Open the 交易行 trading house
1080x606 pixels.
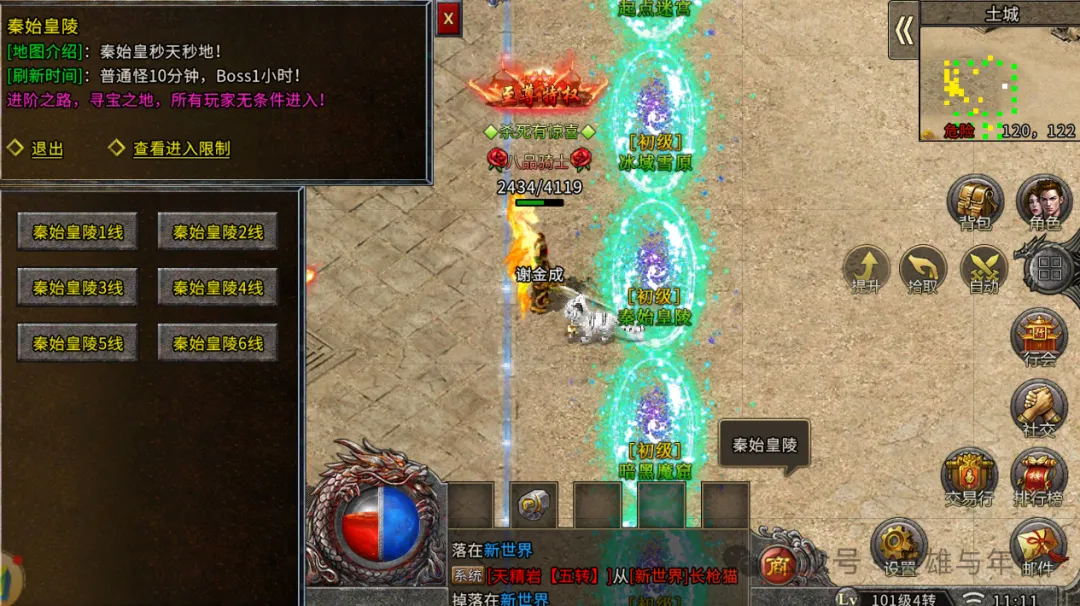click(x=970, y=476)
